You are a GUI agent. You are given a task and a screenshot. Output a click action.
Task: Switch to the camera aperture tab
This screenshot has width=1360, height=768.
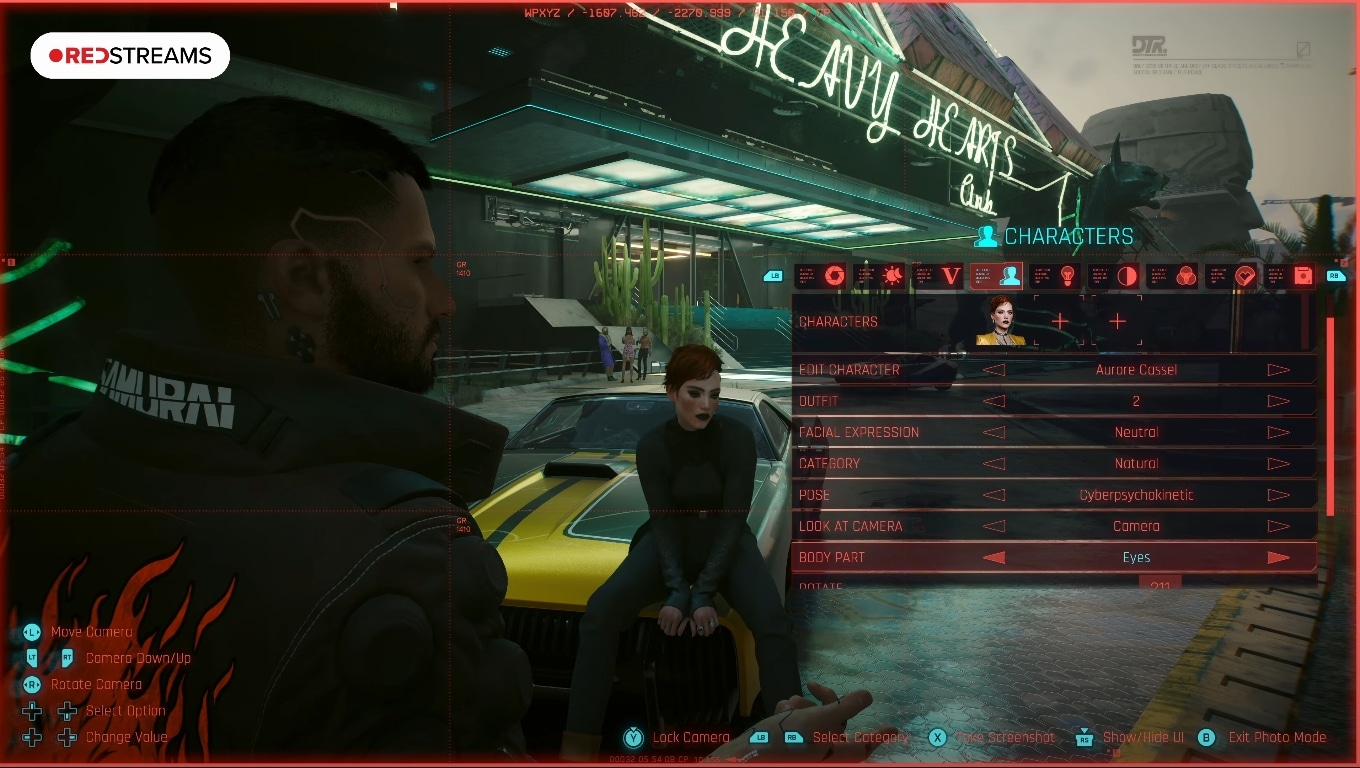tap(833, 276)
